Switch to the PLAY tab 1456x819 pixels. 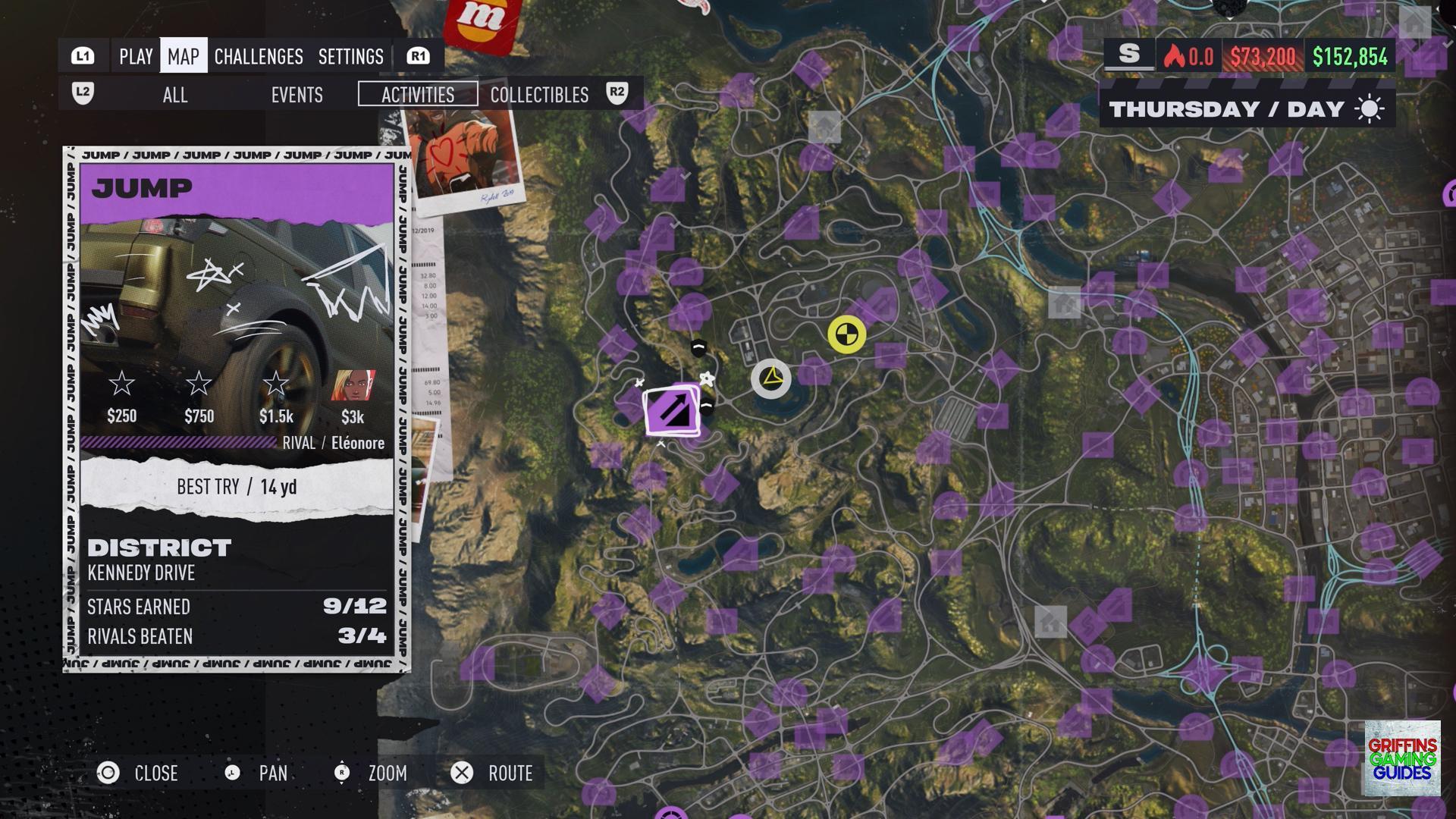[136, 57]
